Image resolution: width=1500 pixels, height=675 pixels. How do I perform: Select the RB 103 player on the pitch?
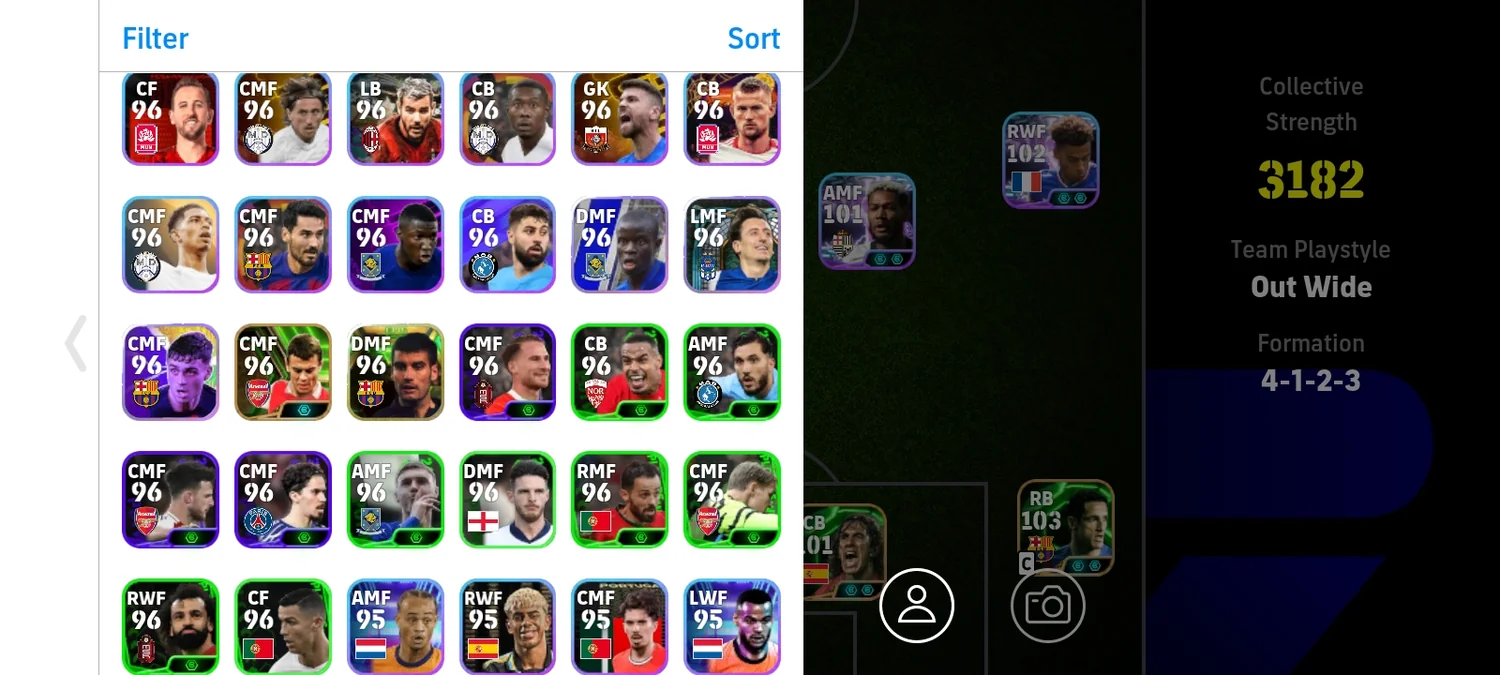click(x=1065, y=527)
